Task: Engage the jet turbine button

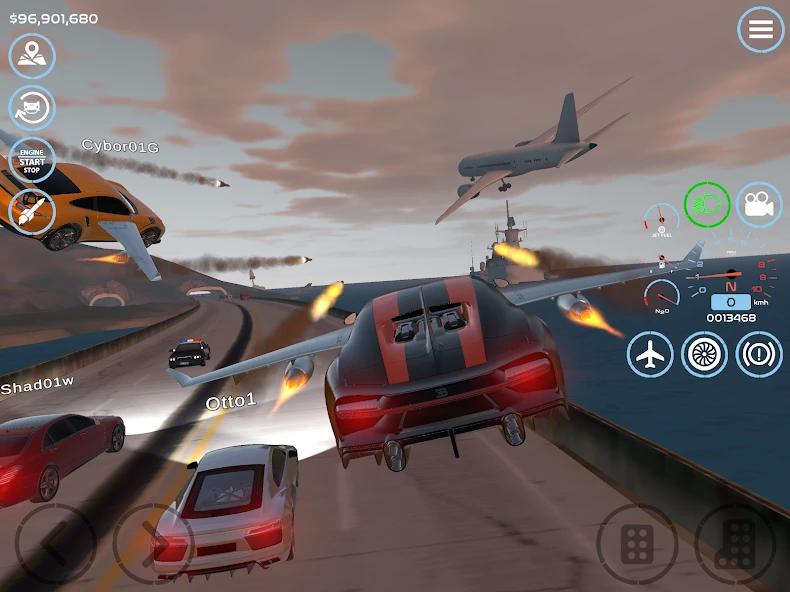Action: pyautogui.click(x=705, y=354)
